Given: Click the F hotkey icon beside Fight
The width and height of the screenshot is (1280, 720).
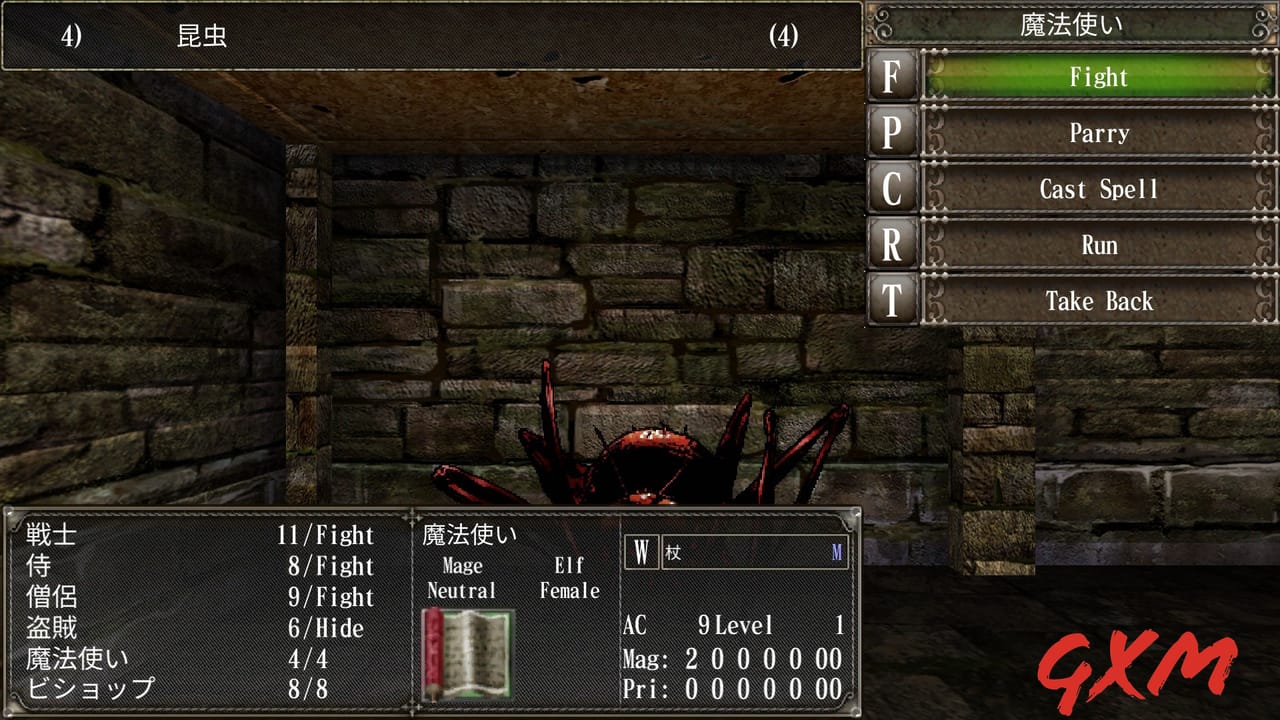Looking at the screenshot, I should (x=893, y=77).
